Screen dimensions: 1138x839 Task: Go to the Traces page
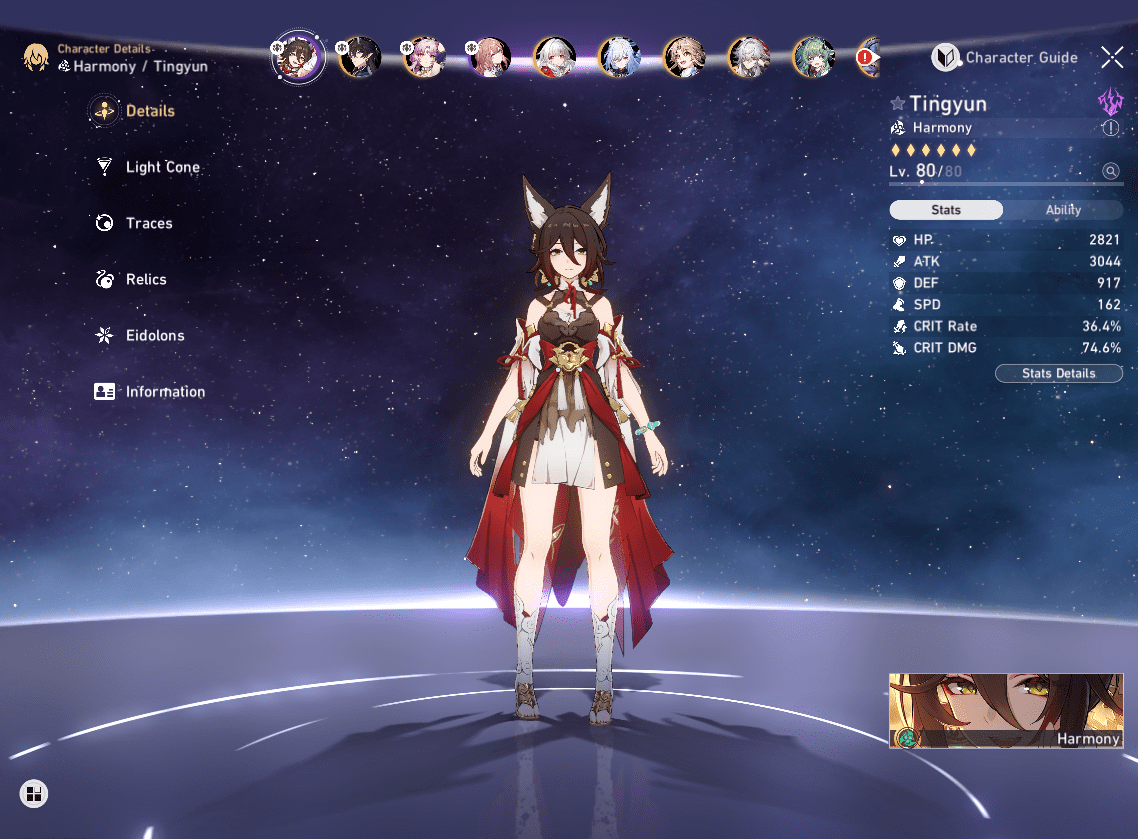click(148, 223)
